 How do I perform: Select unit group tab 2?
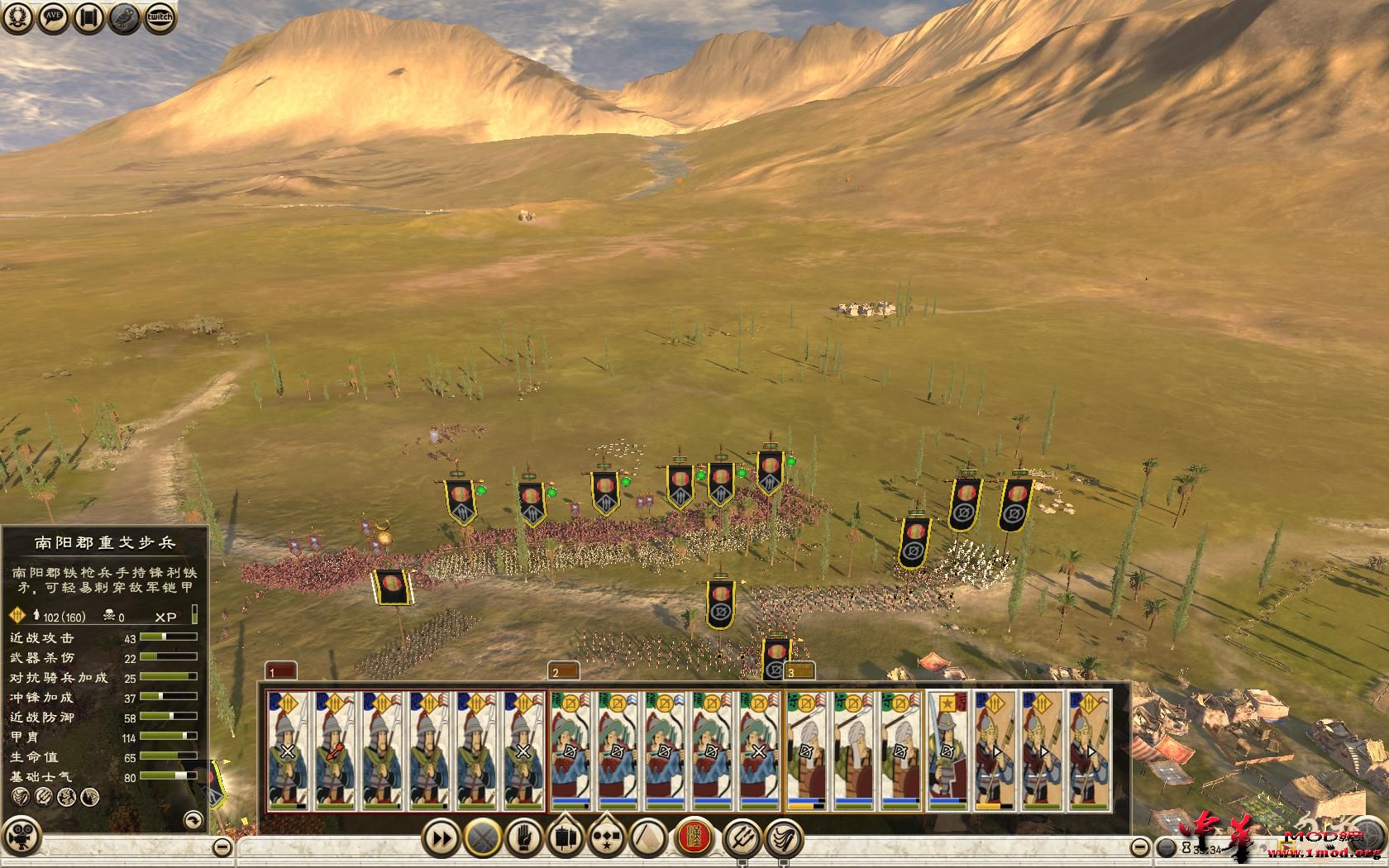pos(563,671)
